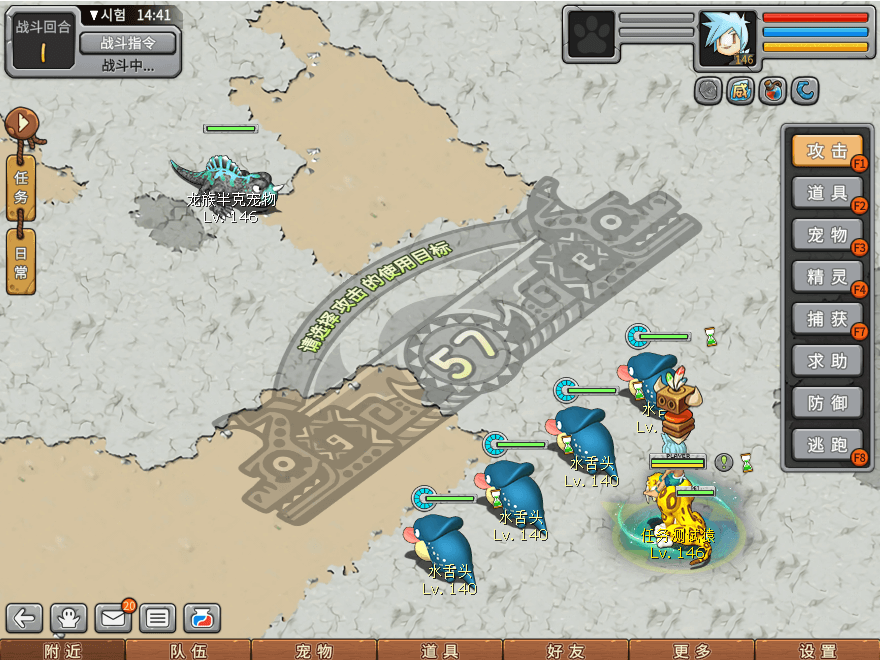
Task: Choose the 精灵 spirit command
Action: pos(827,277)
